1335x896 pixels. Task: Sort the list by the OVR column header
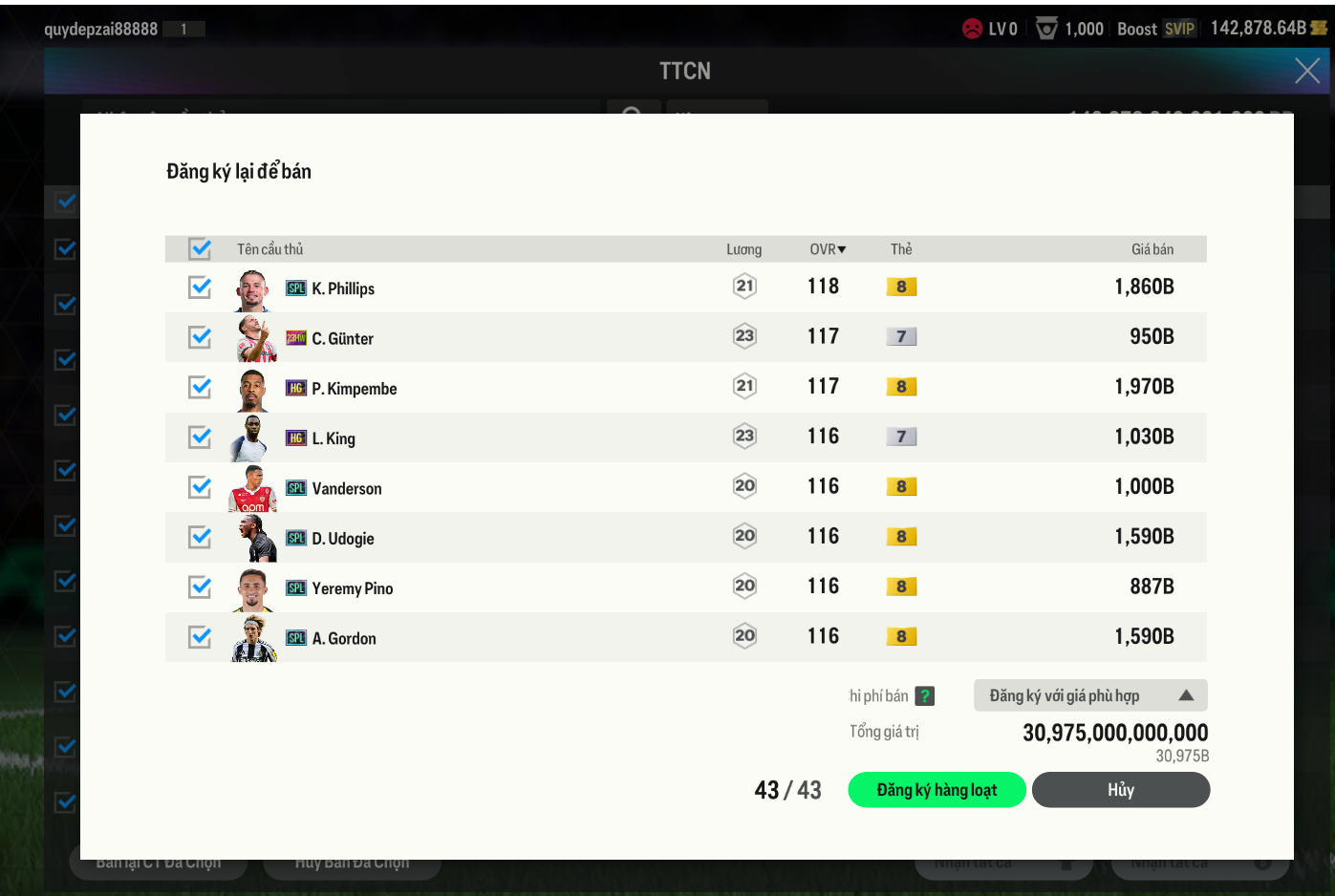coord(828,249)
